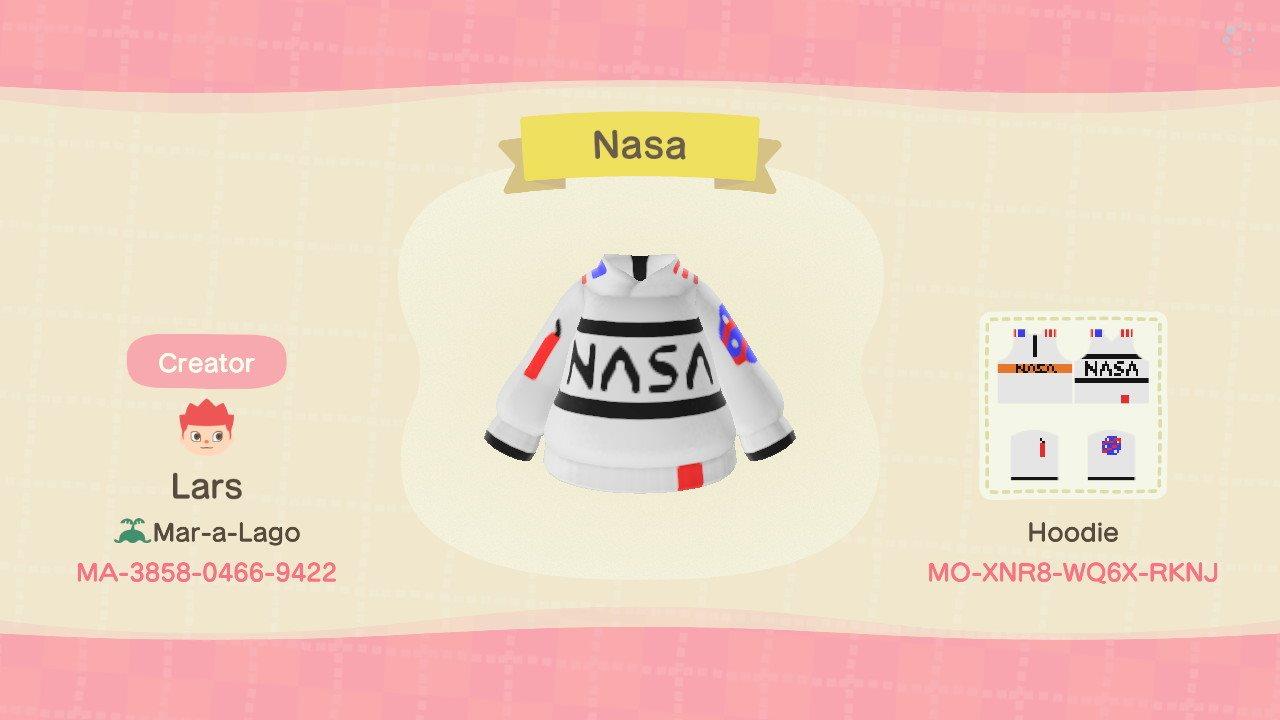Open the hoodie garment type selector
Image resolution: width=1280 pixels, height=720 pixels.
(x=1073, y=532)
